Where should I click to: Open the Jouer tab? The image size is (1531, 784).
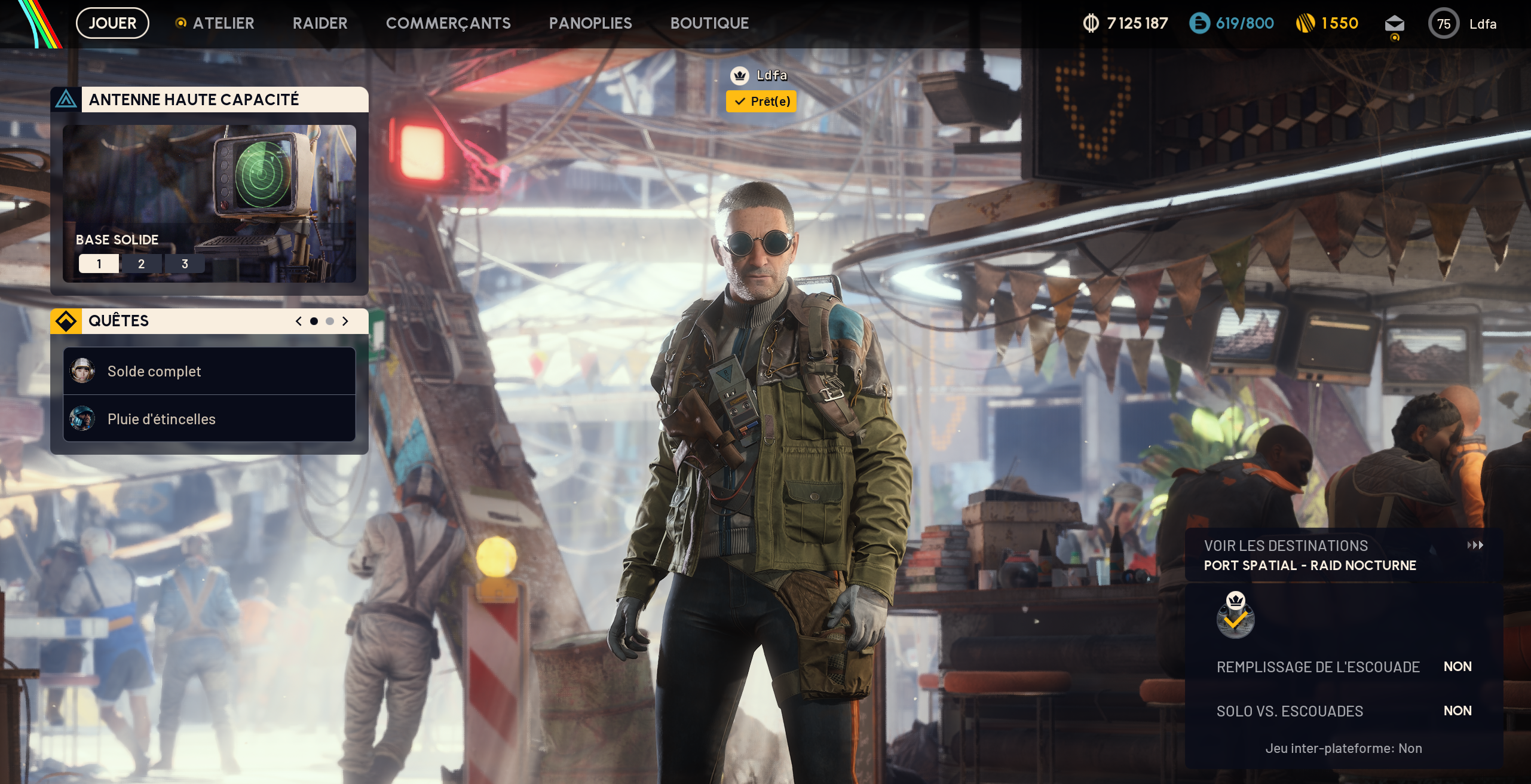pos(112,23)
